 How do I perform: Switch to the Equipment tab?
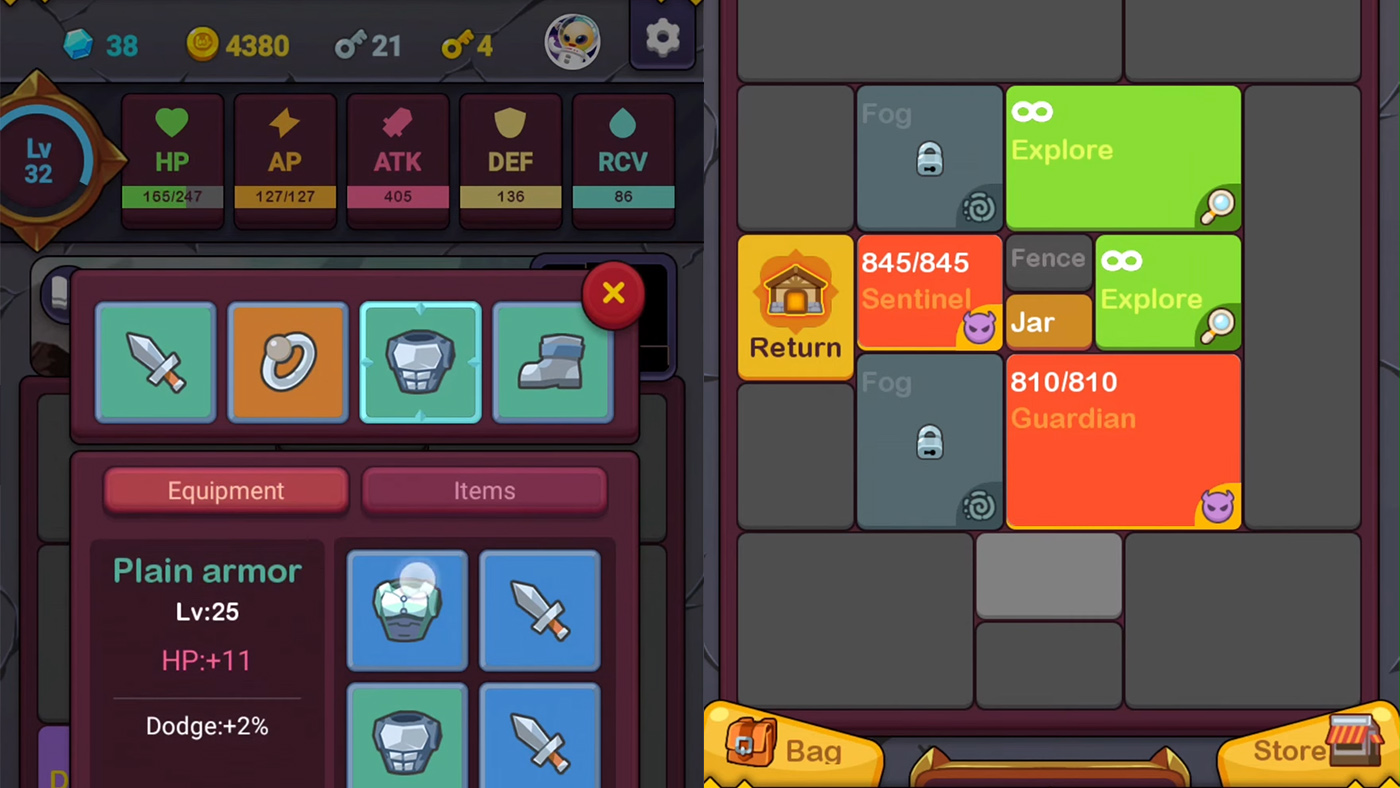pos(226,490)
